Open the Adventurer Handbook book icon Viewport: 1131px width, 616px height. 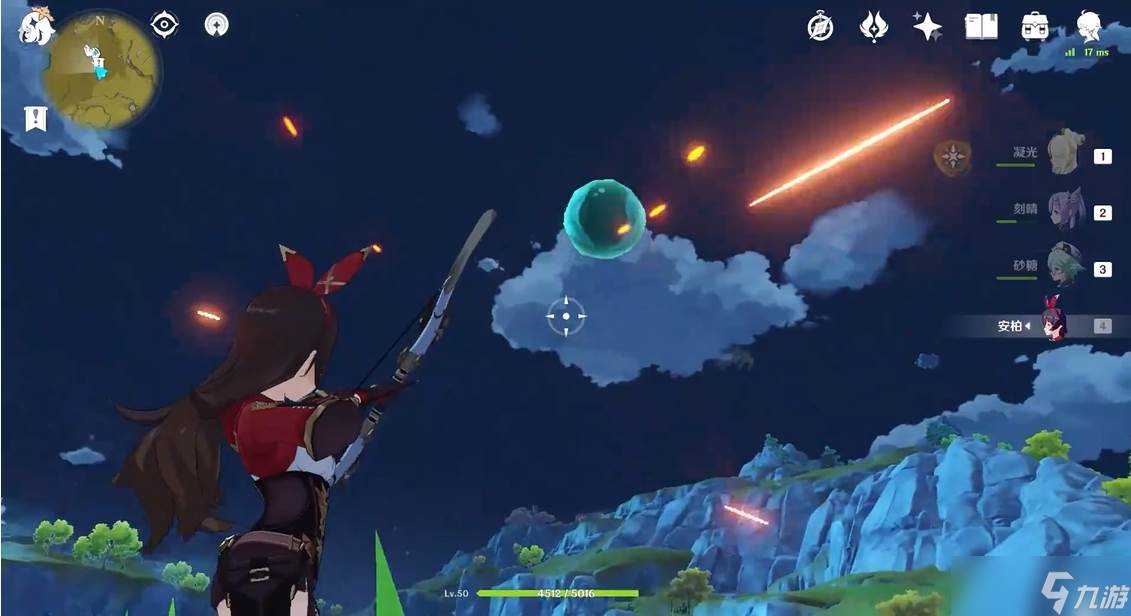coord(981,27)
